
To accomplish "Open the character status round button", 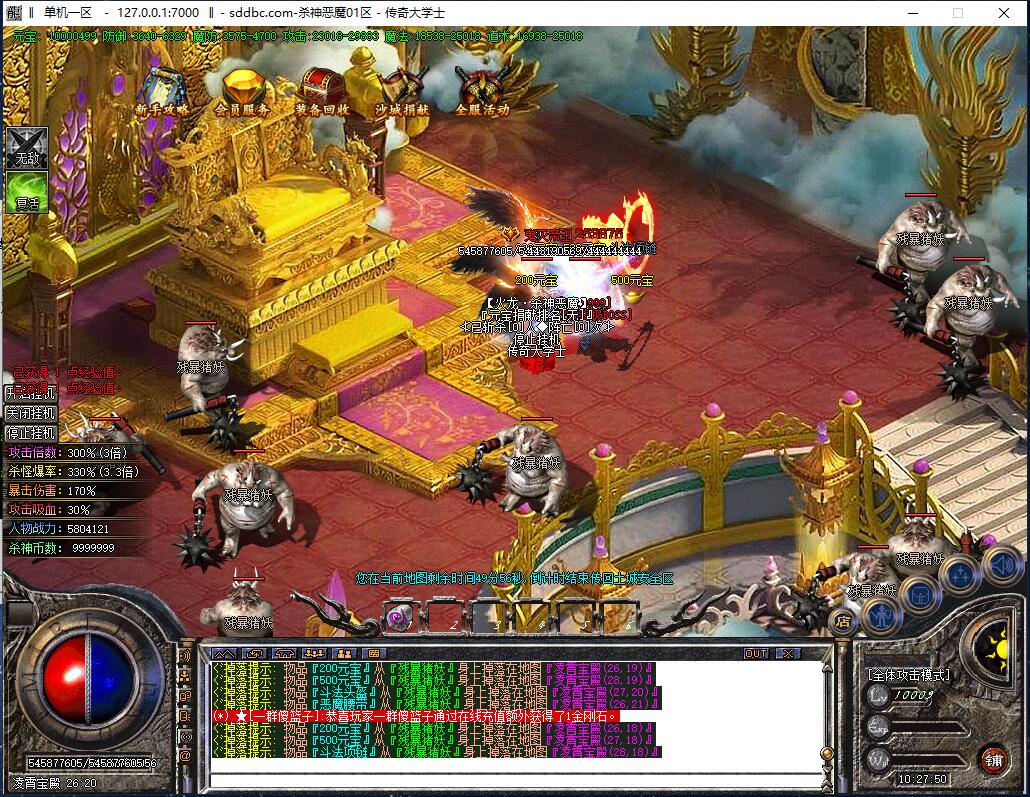I will [883, 614].
